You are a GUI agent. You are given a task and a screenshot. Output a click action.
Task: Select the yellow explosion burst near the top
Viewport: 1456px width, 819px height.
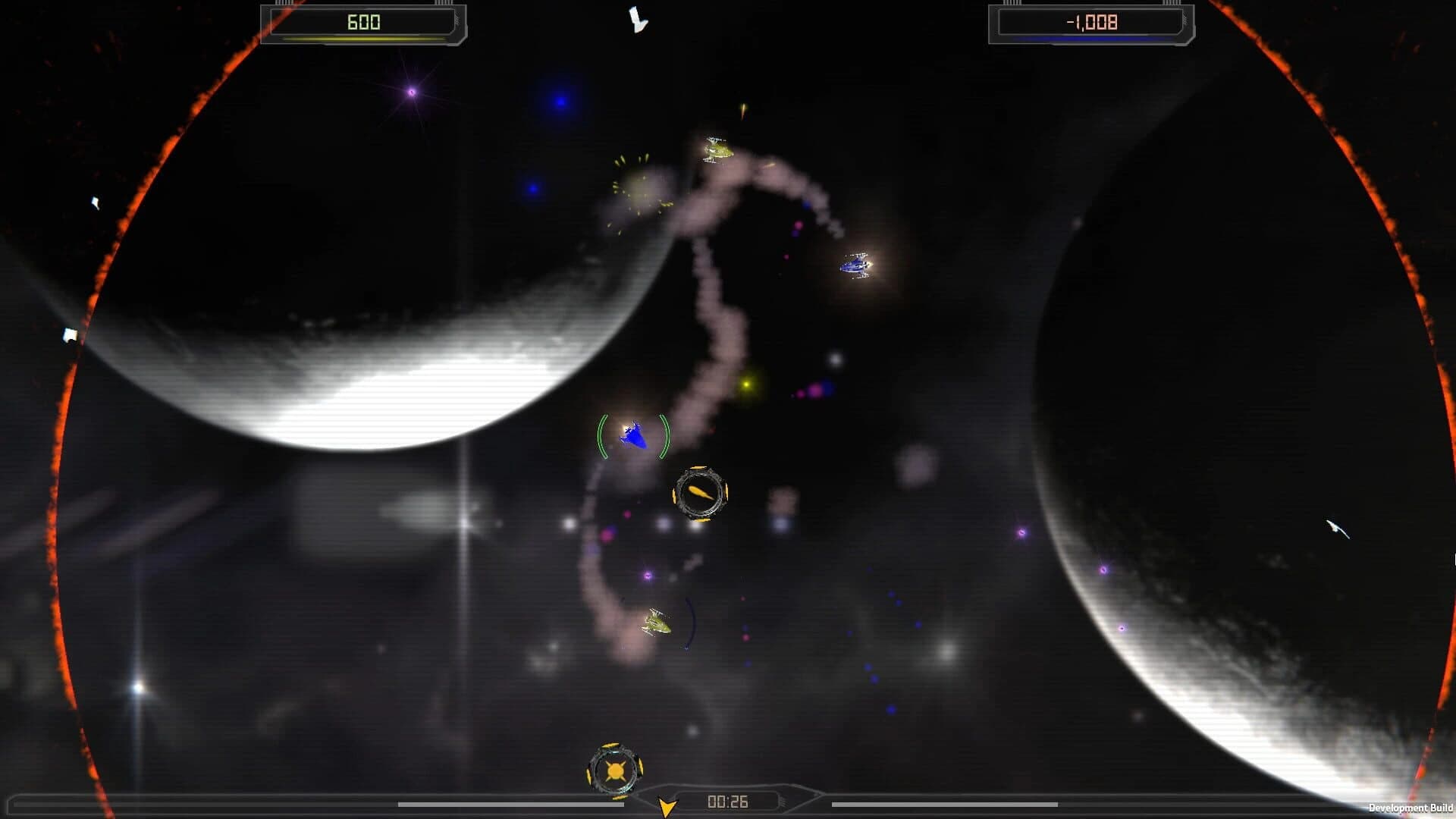coord(637,182)
